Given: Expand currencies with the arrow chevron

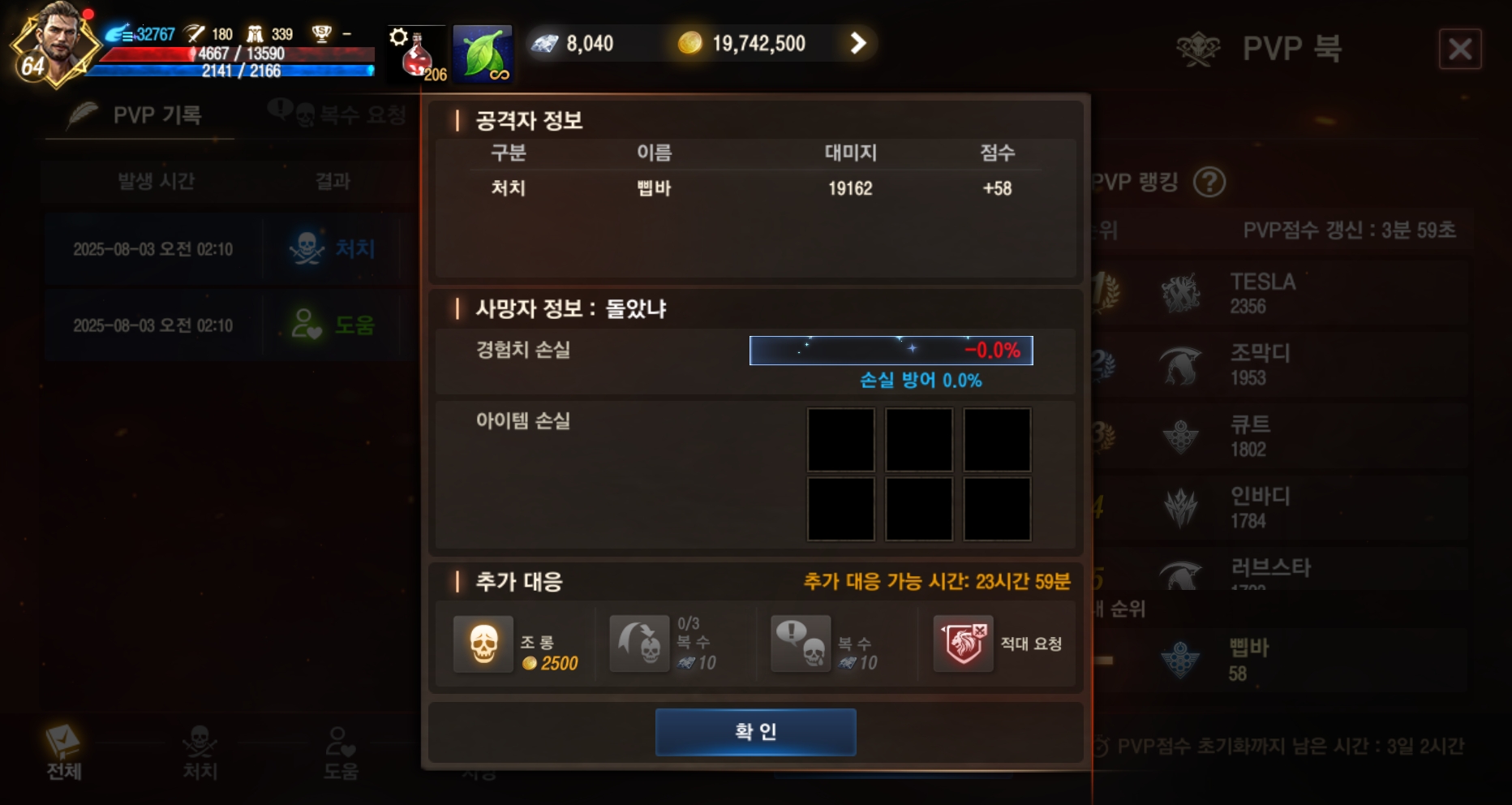Looking at the screenshot, I should click(857, 44).
